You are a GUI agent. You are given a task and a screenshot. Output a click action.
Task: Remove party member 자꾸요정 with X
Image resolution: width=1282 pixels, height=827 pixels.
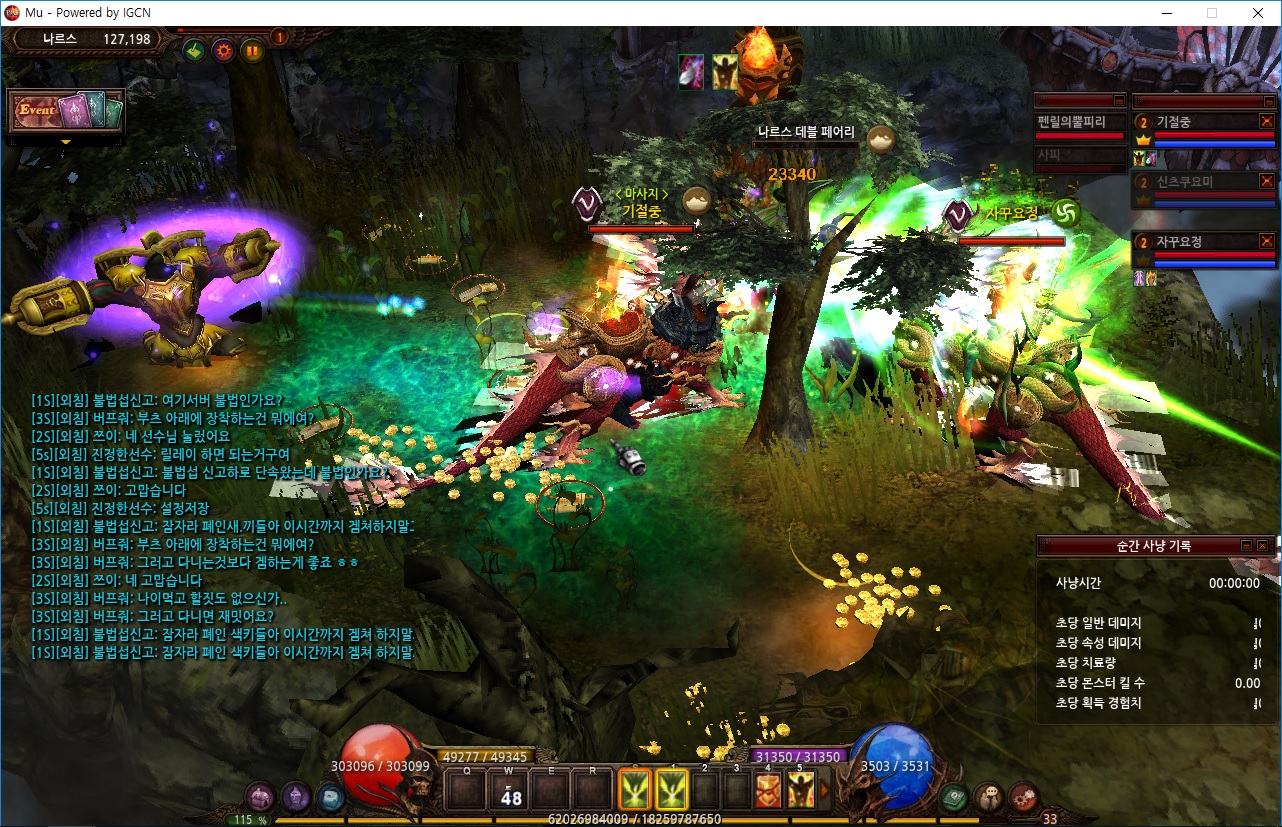[1266, 241]
